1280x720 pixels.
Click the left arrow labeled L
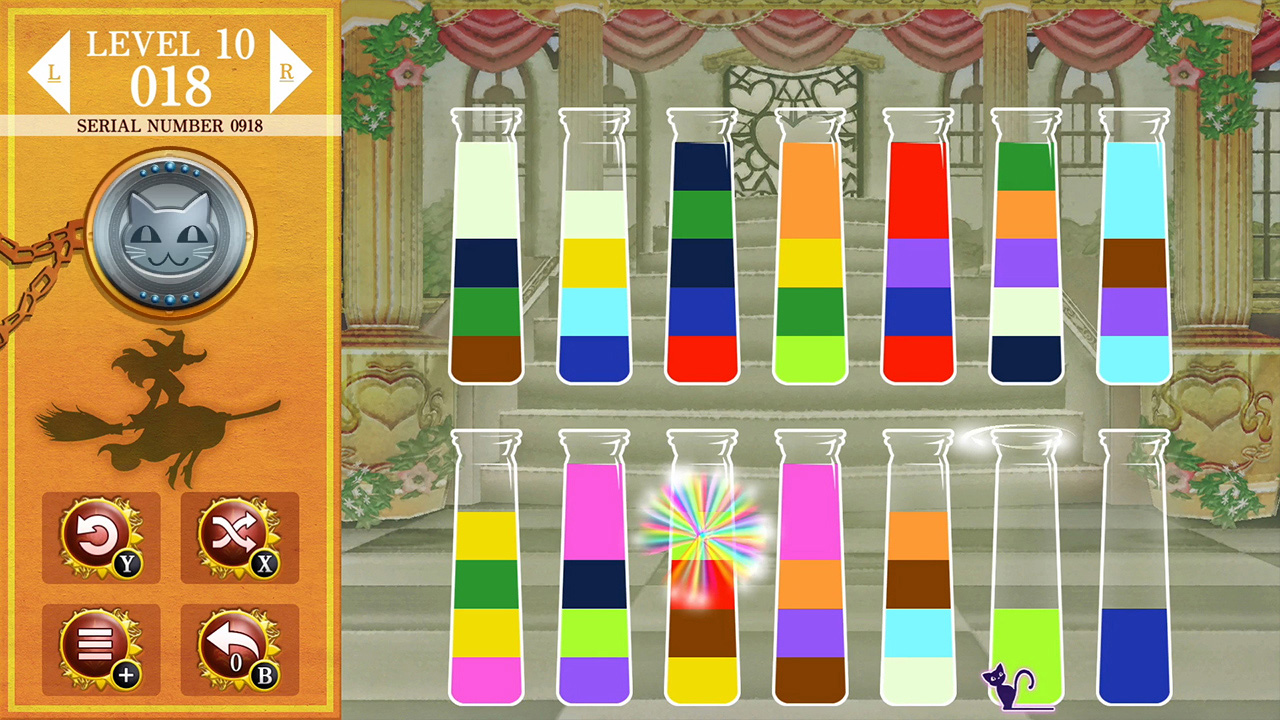52,68
